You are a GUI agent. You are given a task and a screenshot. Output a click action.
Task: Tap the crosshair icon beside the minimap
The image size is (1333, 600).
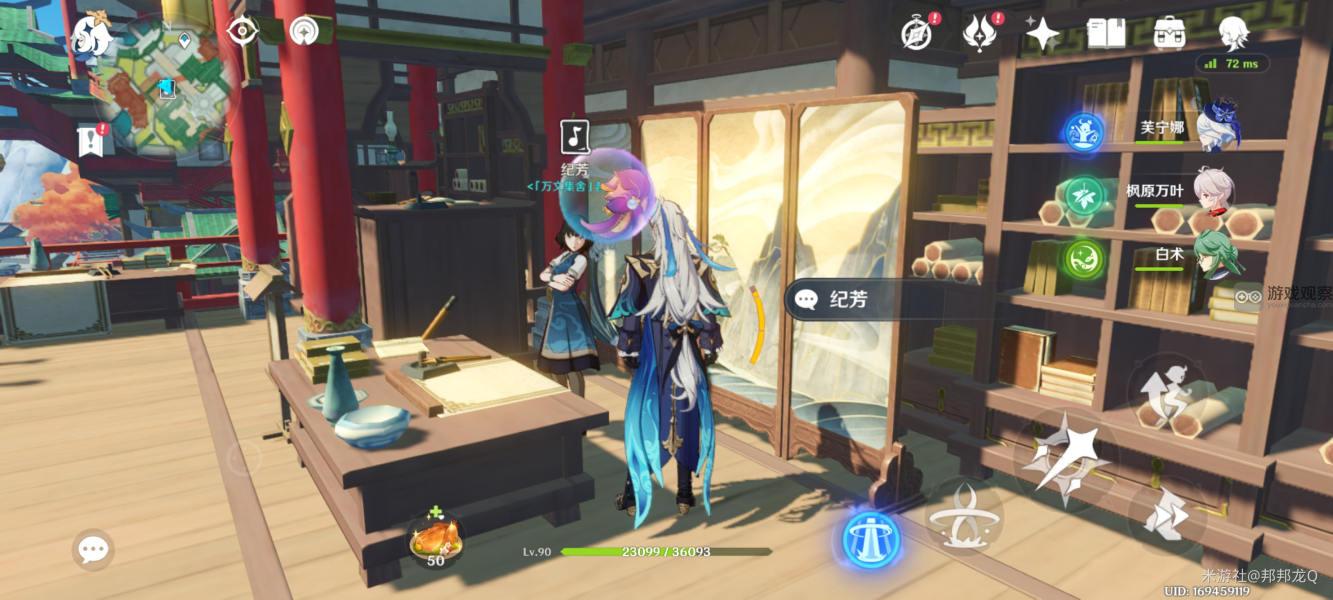coord(242,31)
